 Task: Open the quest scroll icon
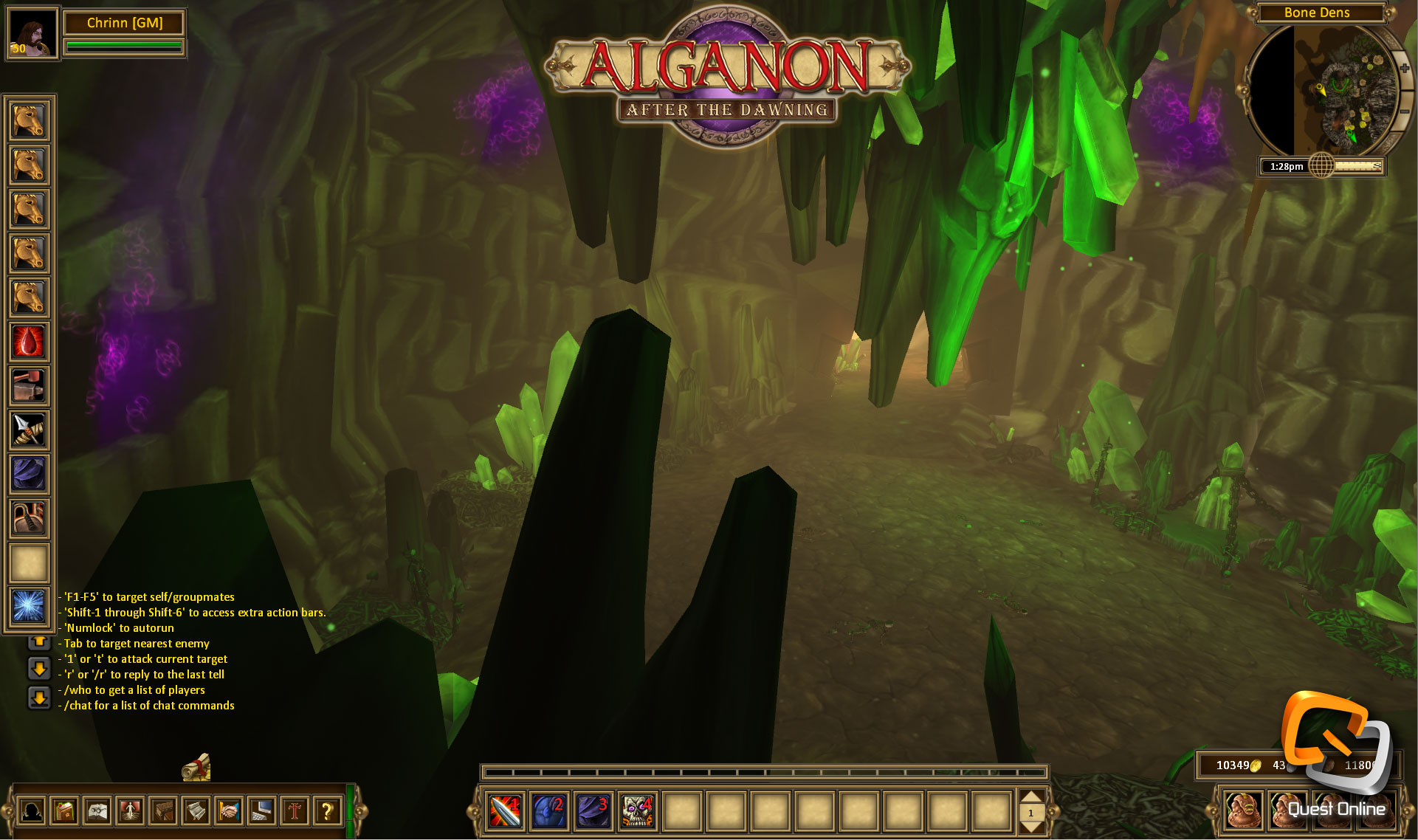pos(196,812)
